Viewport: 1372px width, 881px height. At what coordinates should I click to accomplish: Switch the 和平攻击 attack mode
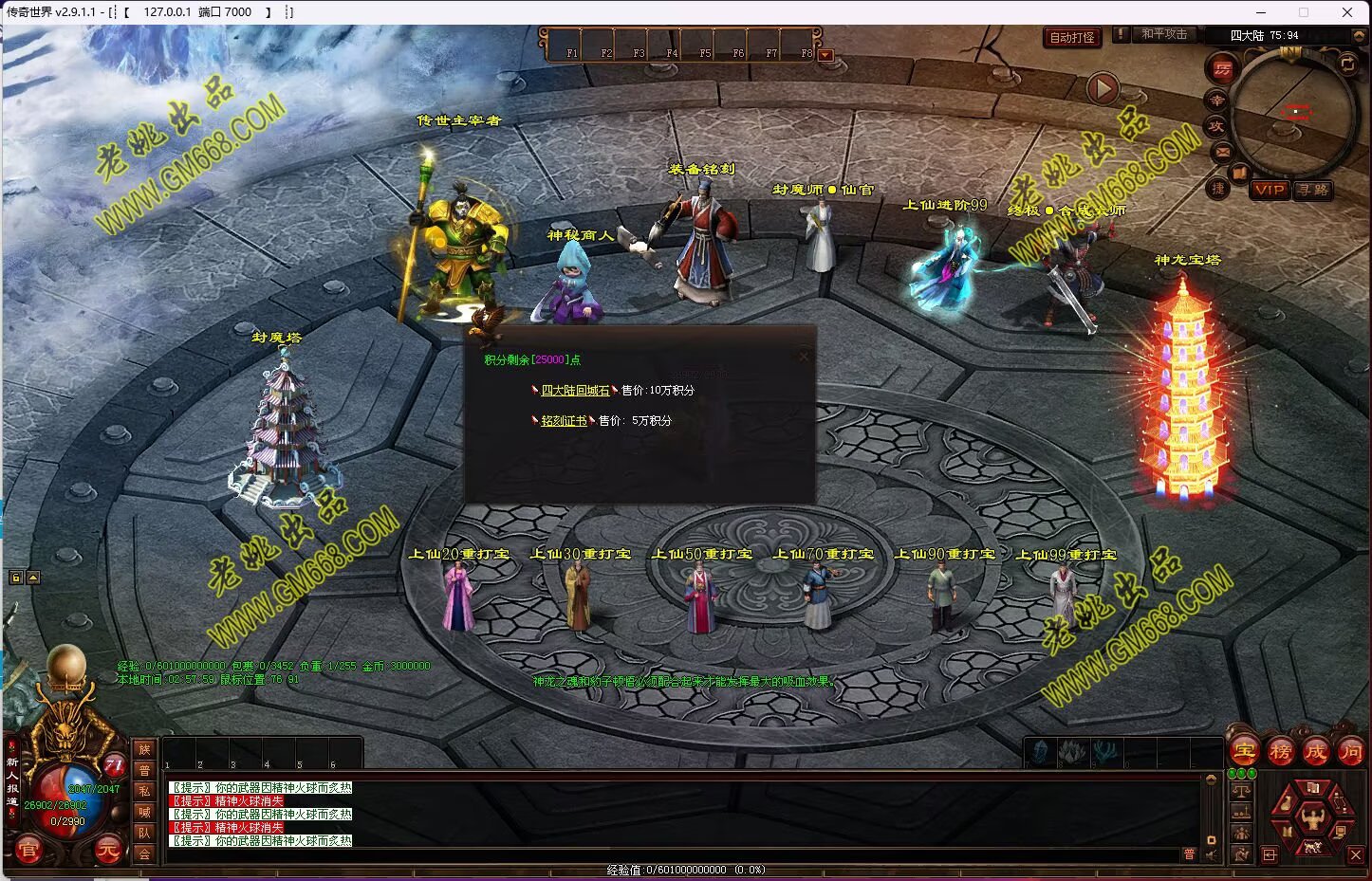point(1163,34)
